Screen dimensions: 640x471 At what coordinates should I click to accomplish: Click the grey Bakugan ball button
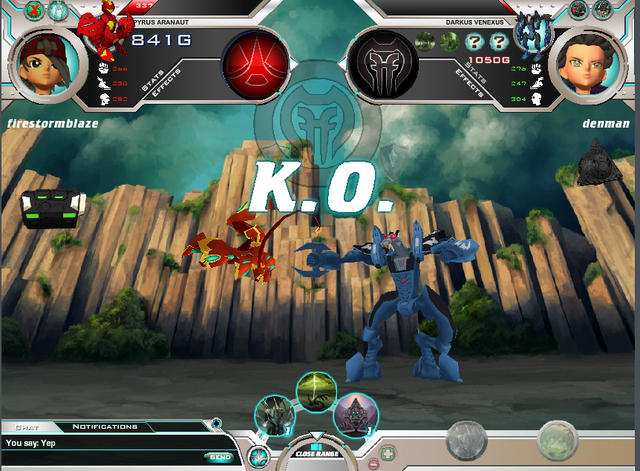click(x=465, y=440)
